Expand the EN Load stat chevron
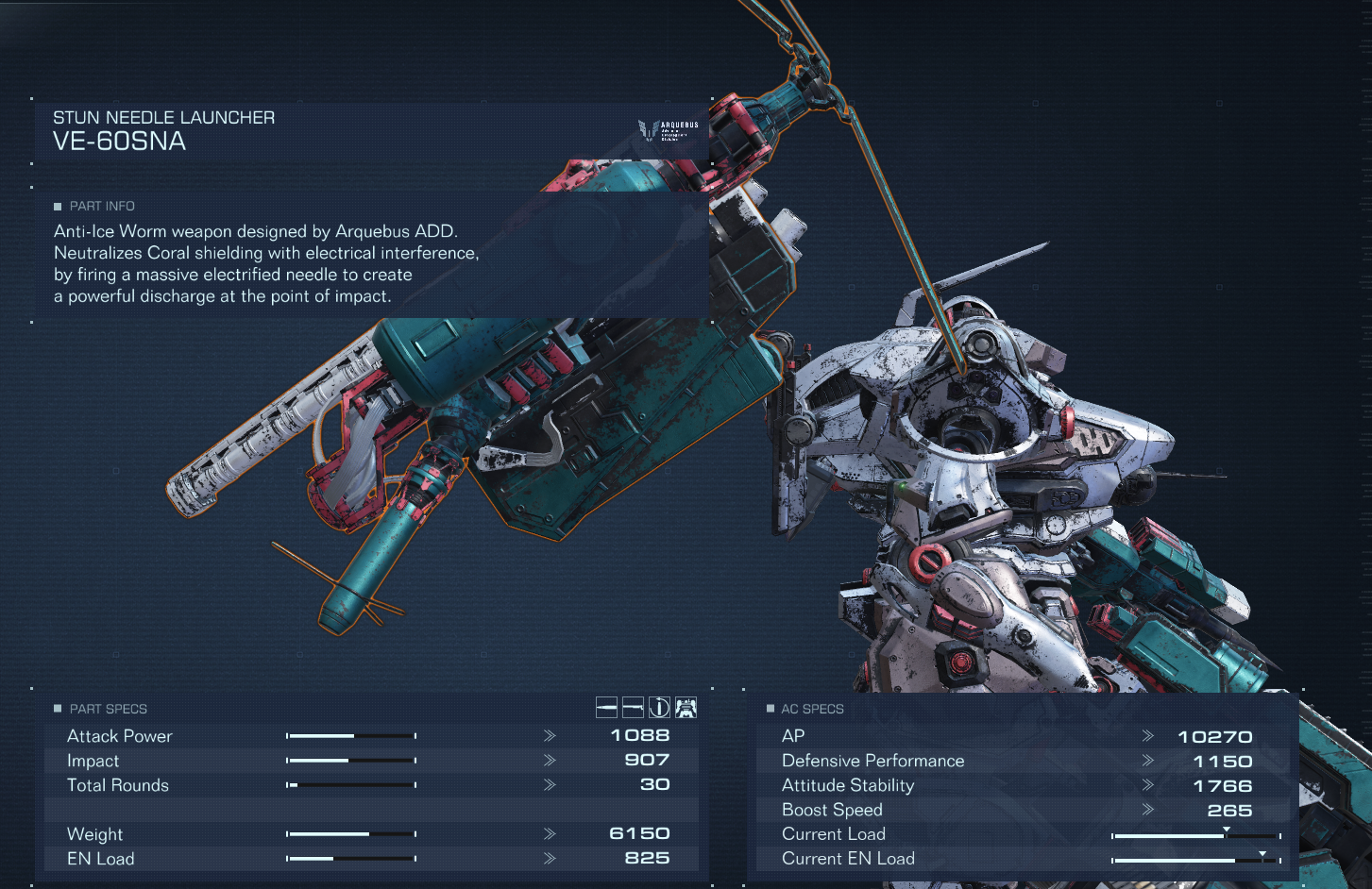1372x889 pixels. [548, 859]
